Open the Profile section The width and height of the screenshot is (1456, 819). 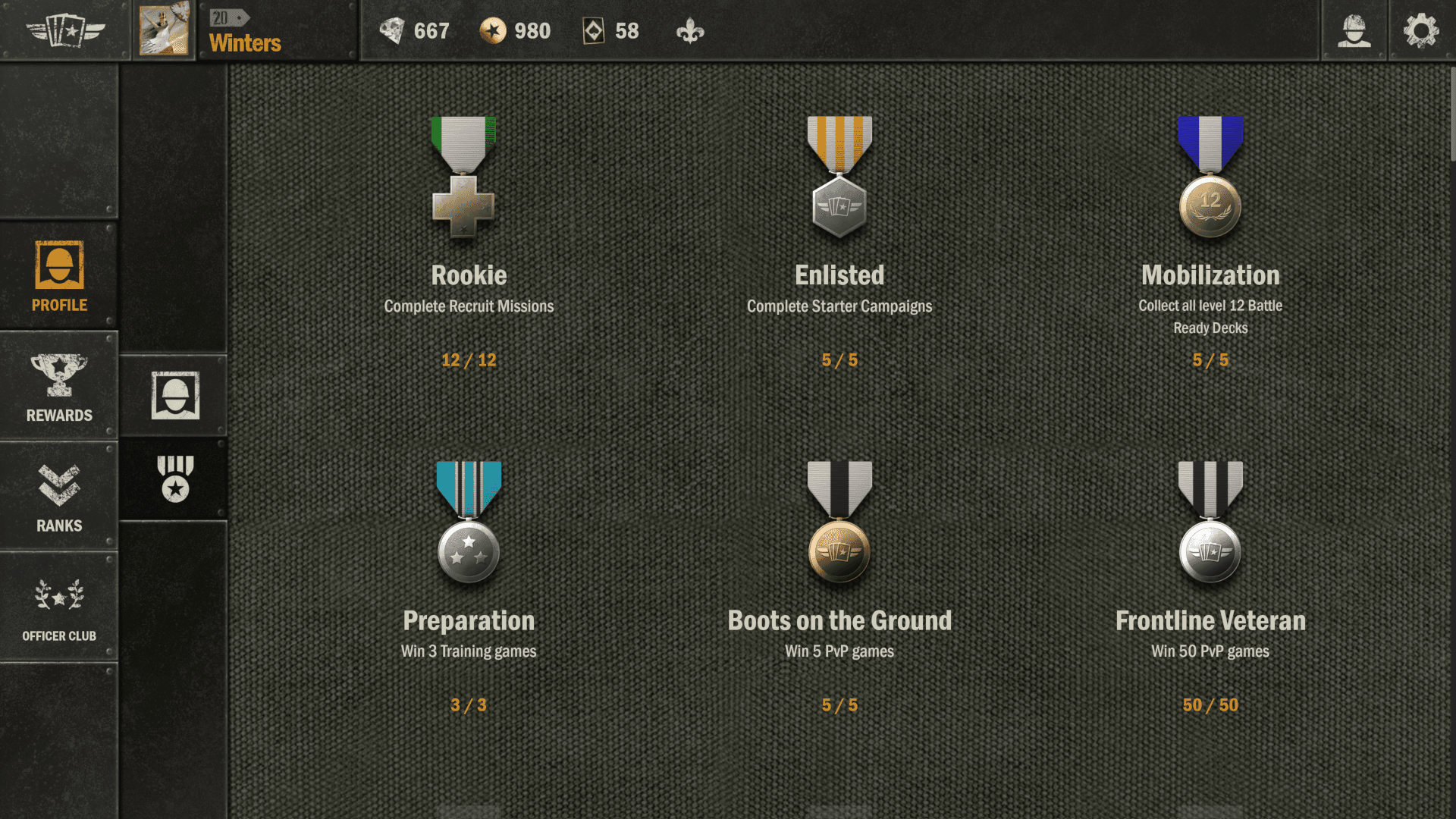point(59,276)
